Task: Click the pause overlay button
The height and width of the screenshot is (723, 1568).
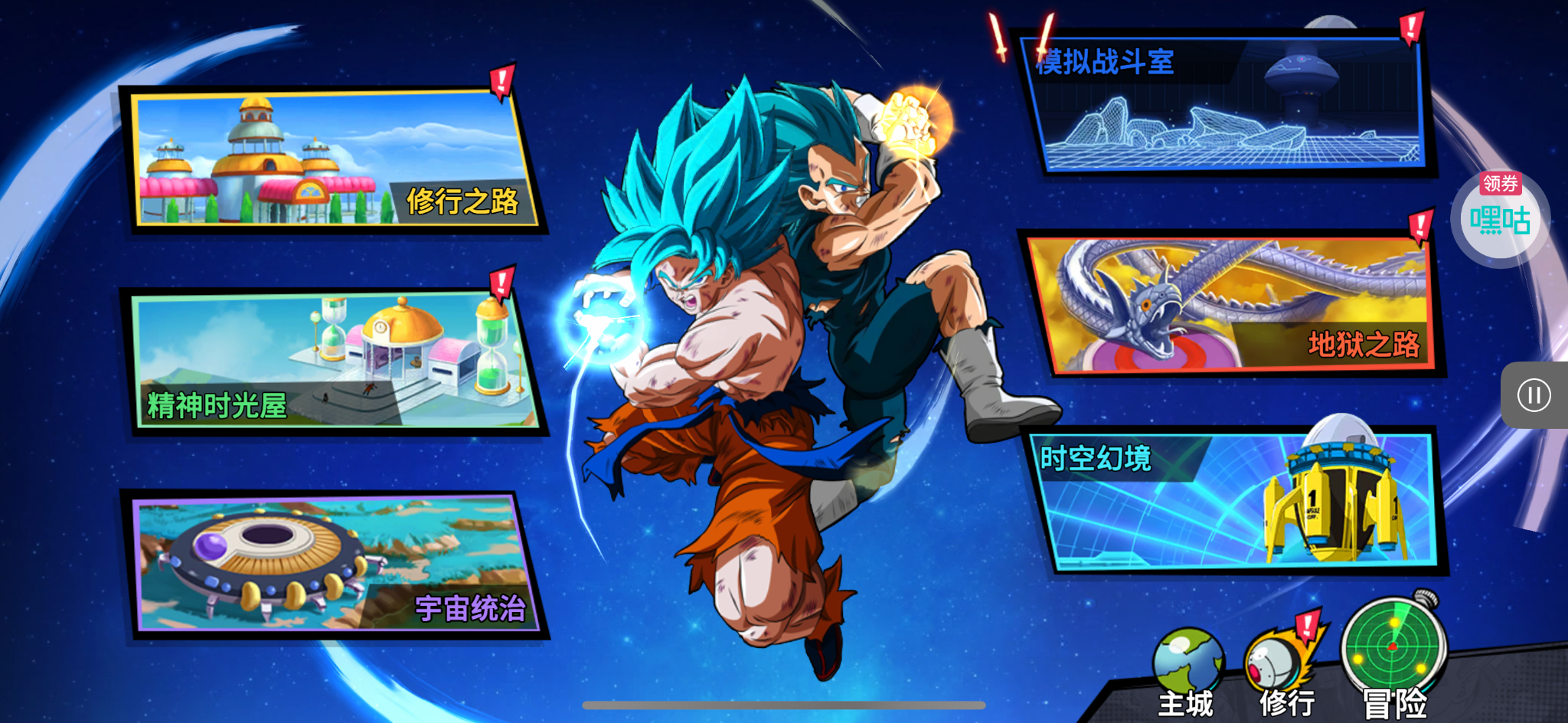Action: coord(1534,395)
